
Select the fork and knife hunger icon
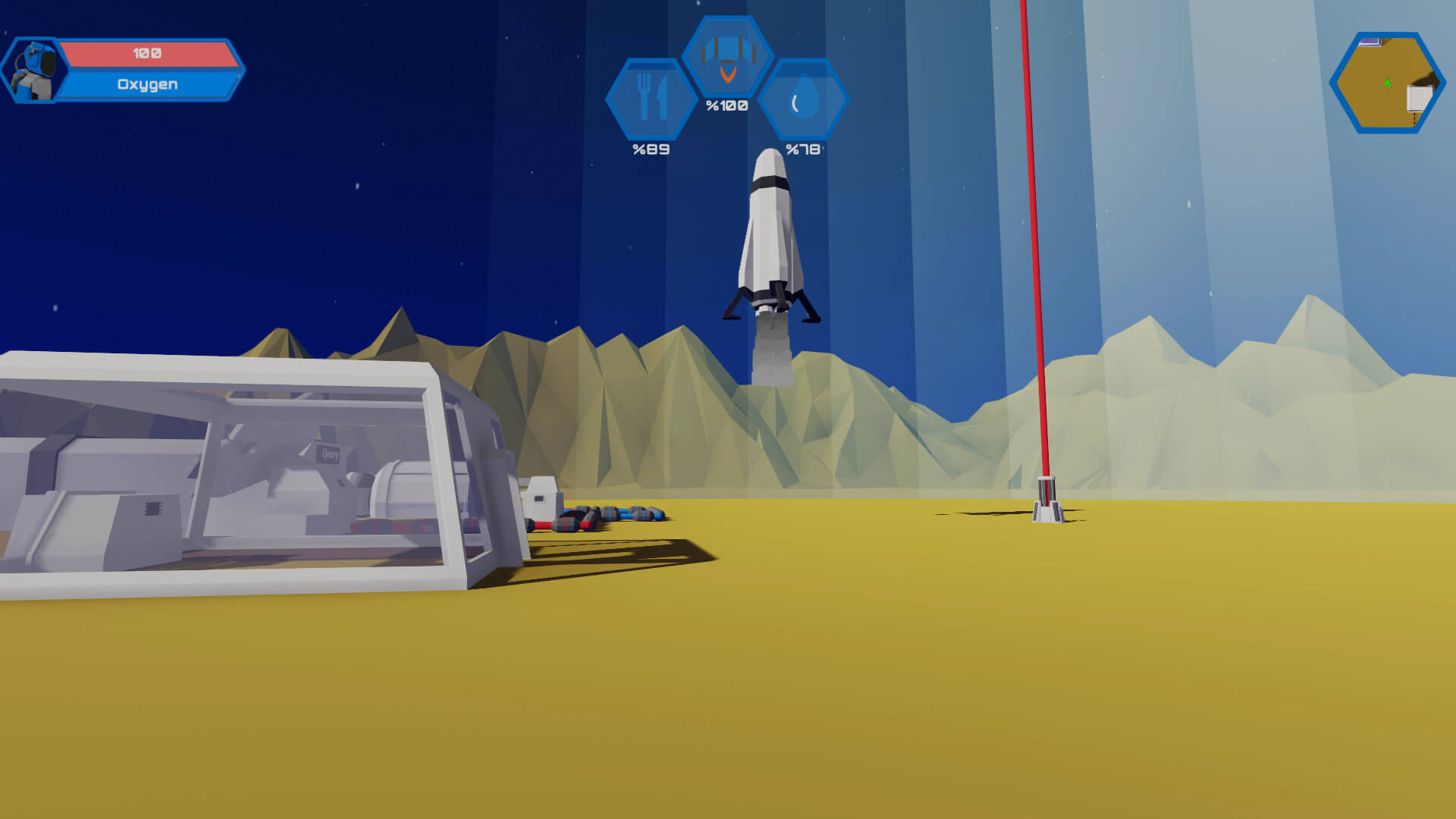[x=651, y=99]
